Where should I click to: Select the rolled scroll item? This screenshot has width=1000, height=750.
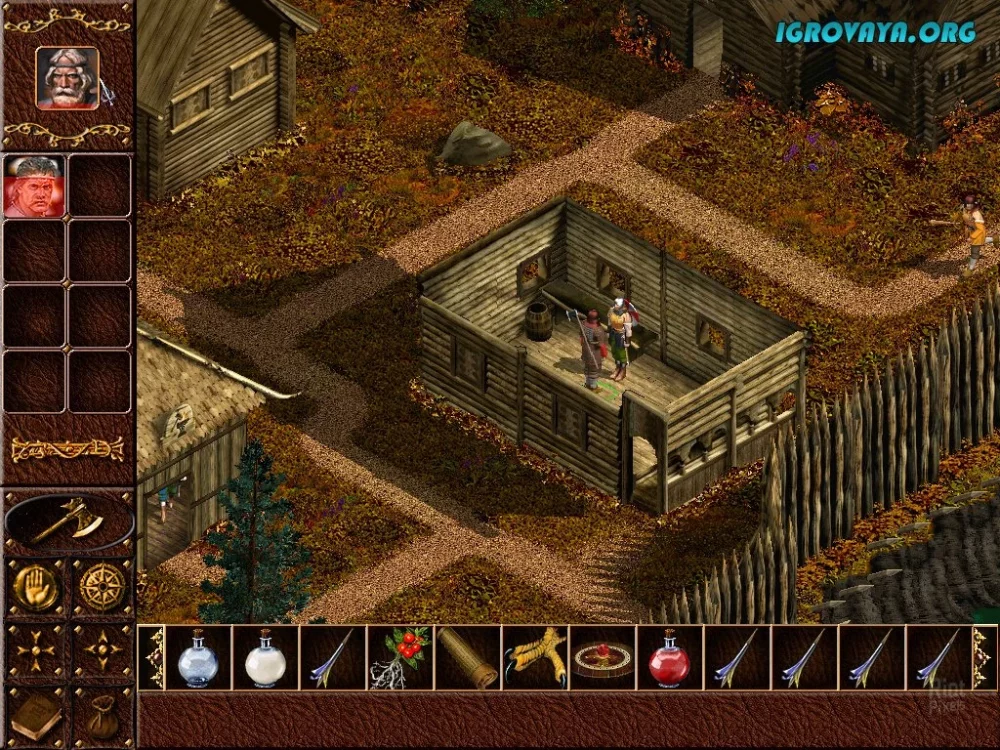pos(467,658)
